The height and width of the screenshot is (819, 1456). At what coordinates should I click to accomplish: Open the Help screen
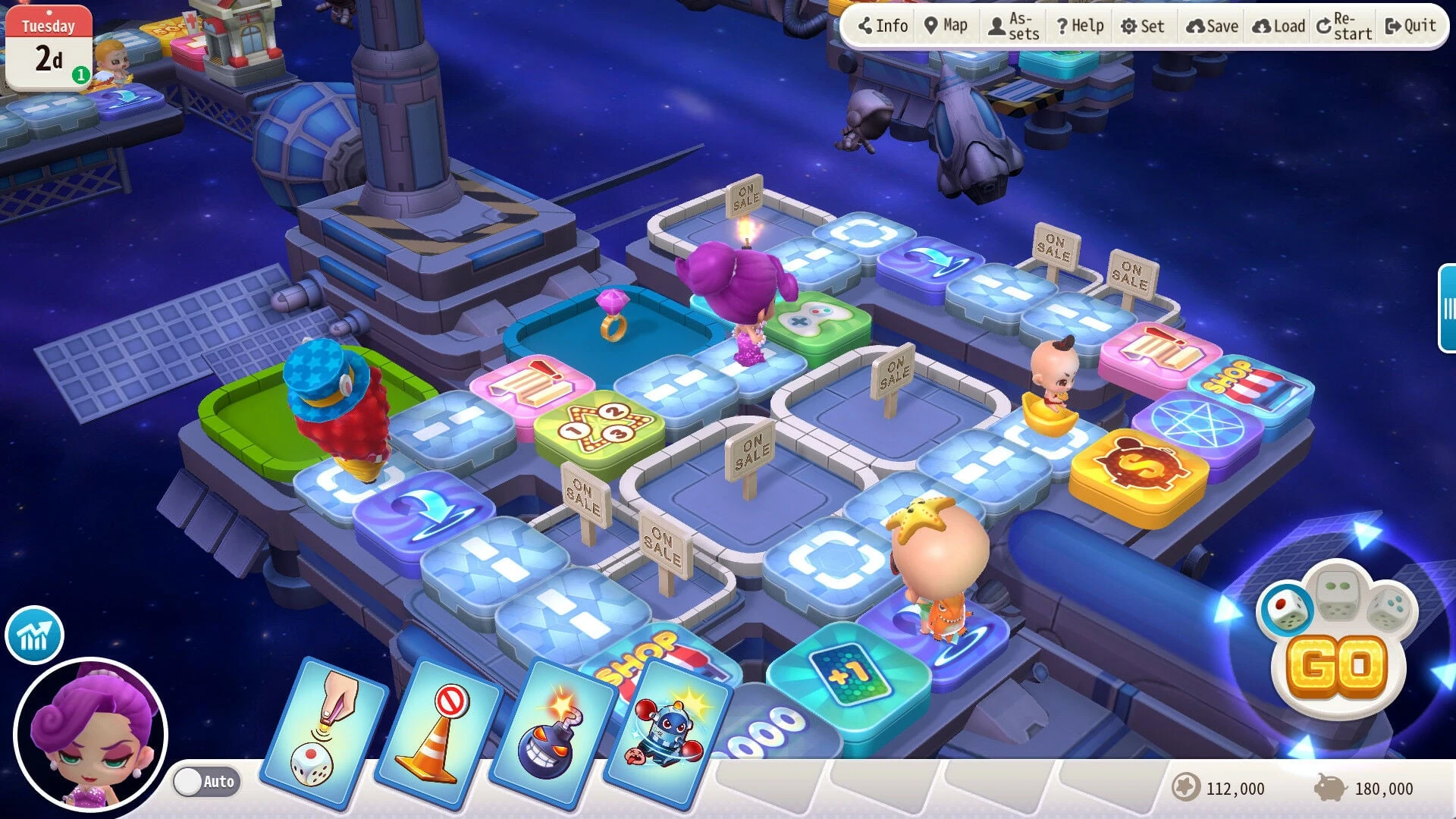[x=1080, y=27]
